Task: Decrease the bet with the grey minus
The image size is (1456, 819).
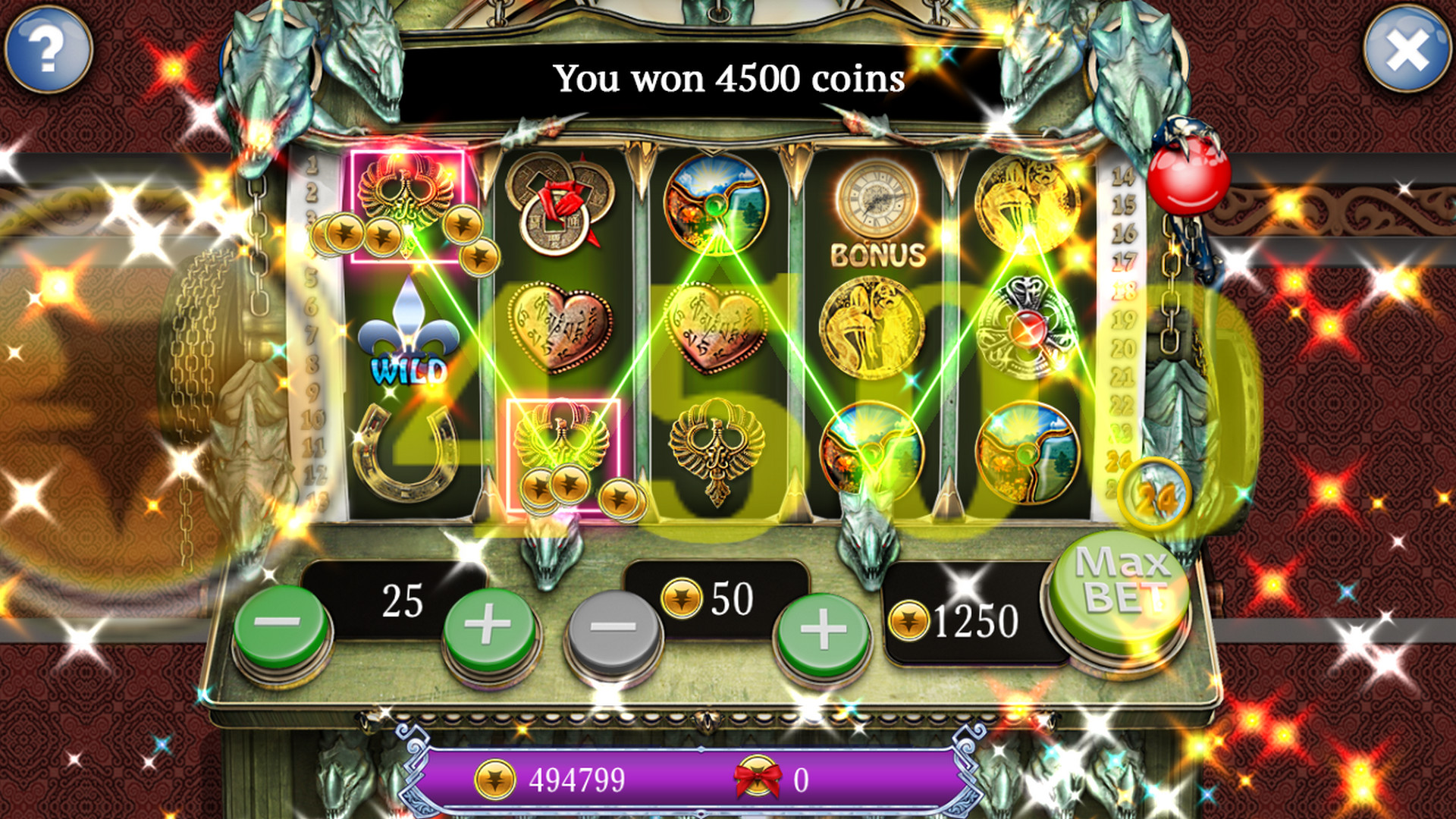Action: (x=613, y=629)
